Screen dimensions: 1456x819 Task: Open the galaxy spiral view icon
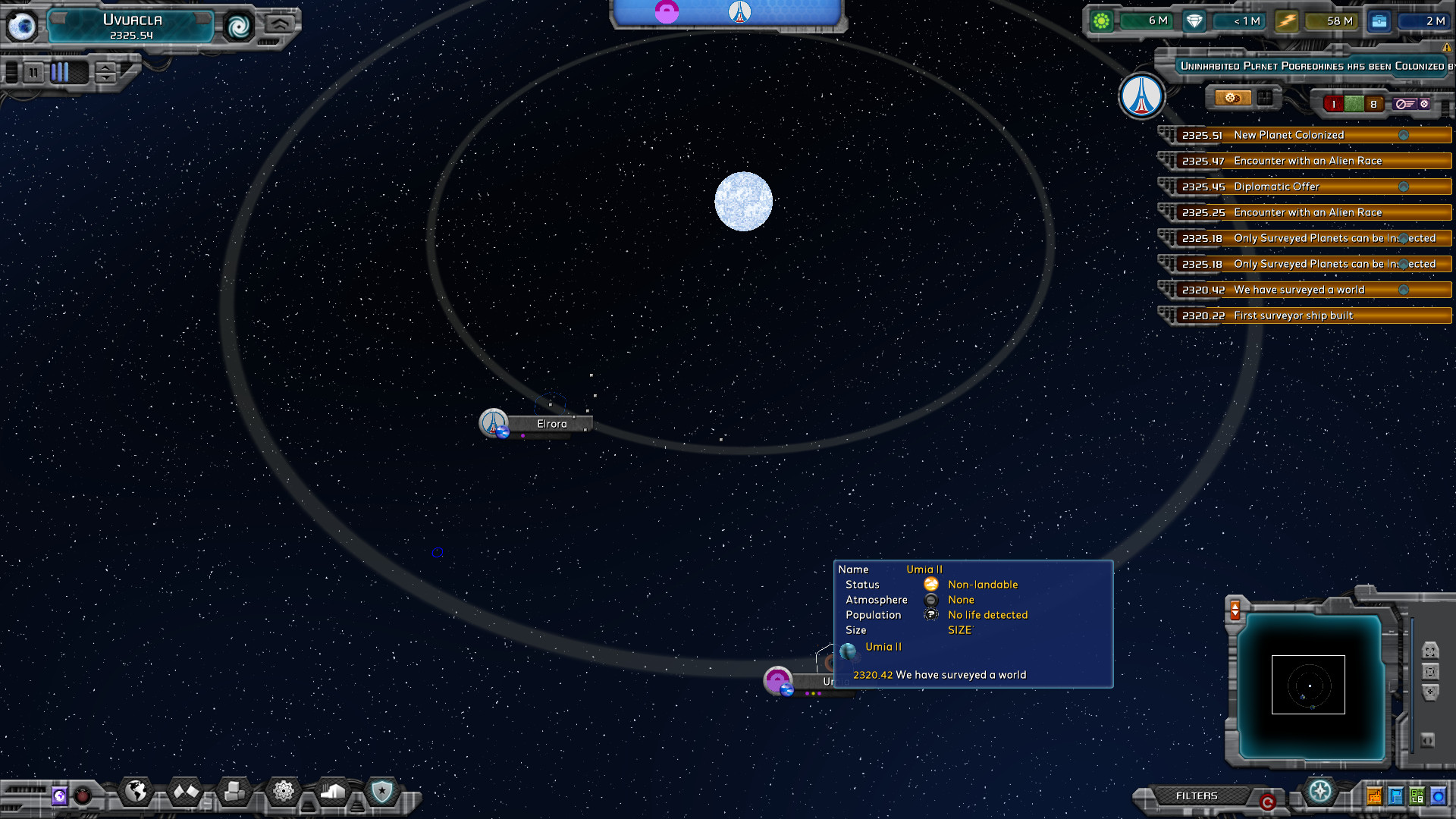click(x=239, y=27)
